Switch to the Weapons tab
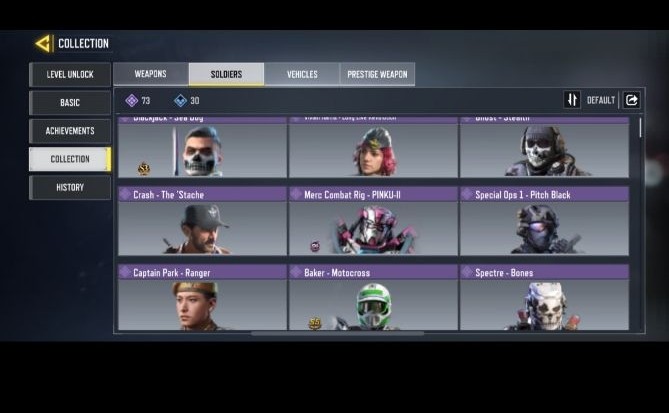 tap(150, 74)
